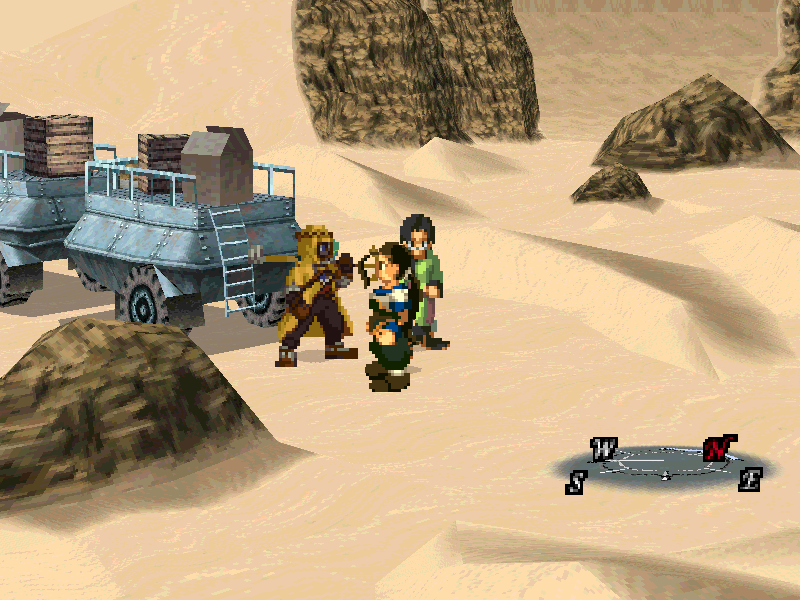Click the E direction marker on the compass
The height and width of the screenshot is (600, 800).
[750, 479]
